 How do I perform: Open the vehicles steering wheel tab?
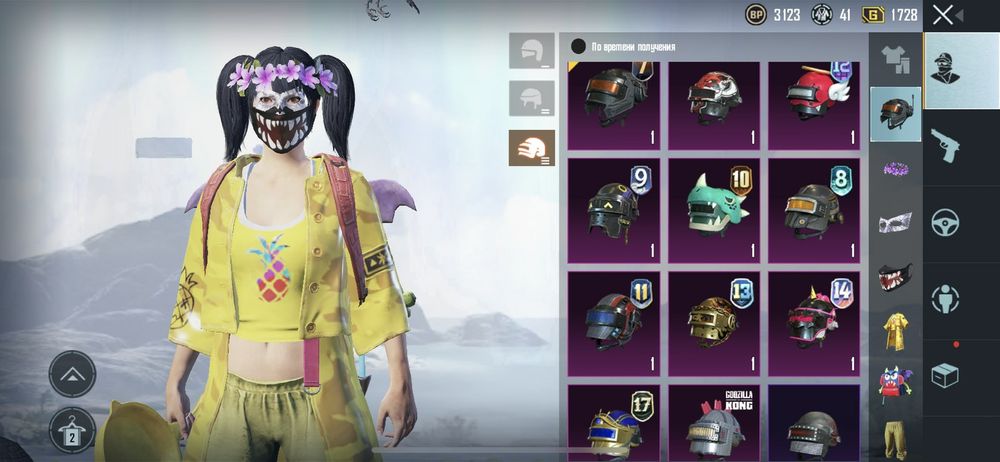click(945, 222)
